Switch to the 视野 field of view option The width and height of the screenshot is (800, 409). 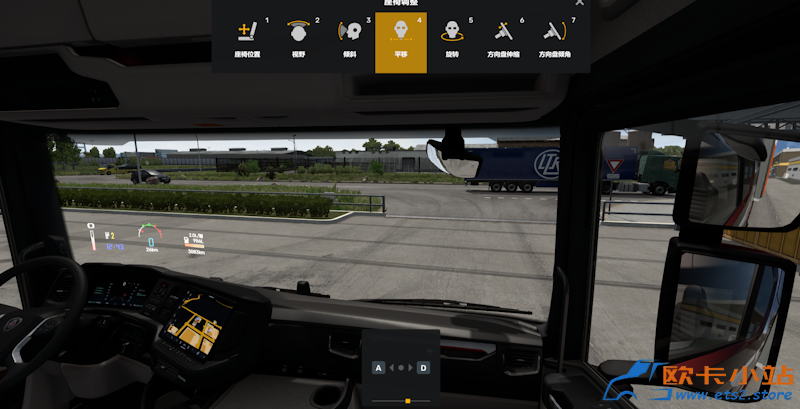point(297,39)
